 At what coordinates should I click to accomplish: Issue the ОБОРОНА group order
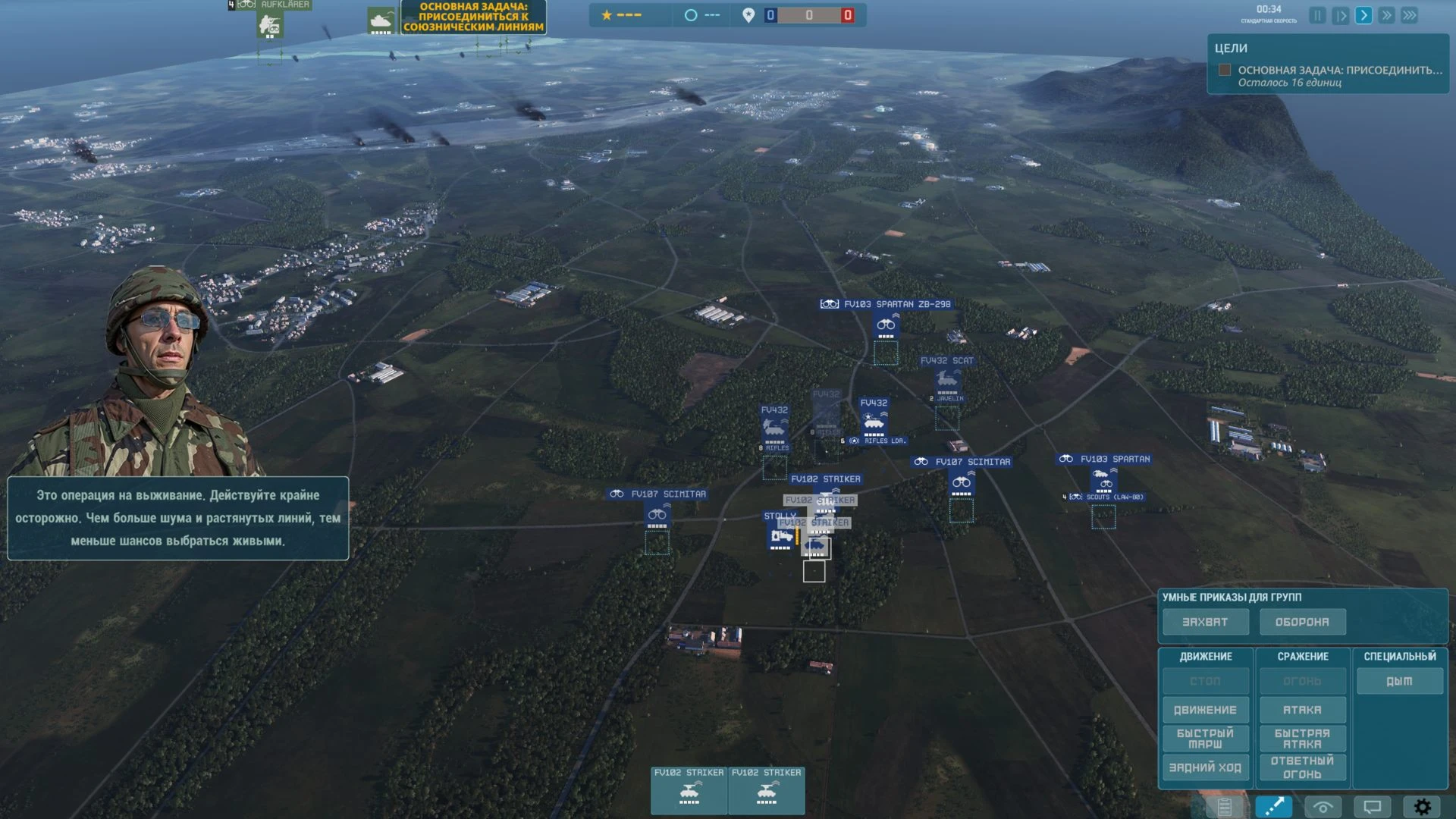click(x=1302, y=622)
